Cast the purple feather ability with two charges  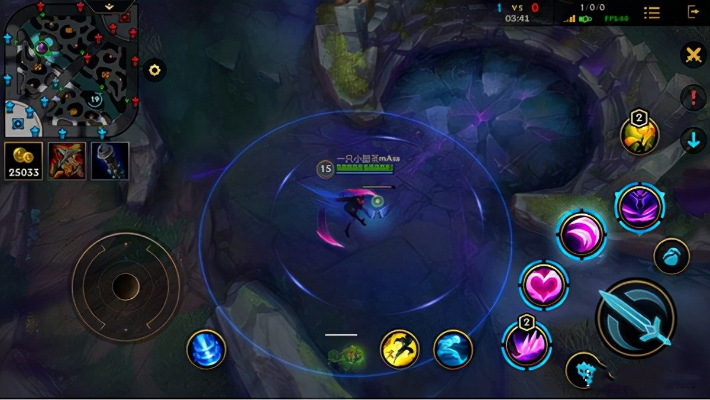pos(526,345)
